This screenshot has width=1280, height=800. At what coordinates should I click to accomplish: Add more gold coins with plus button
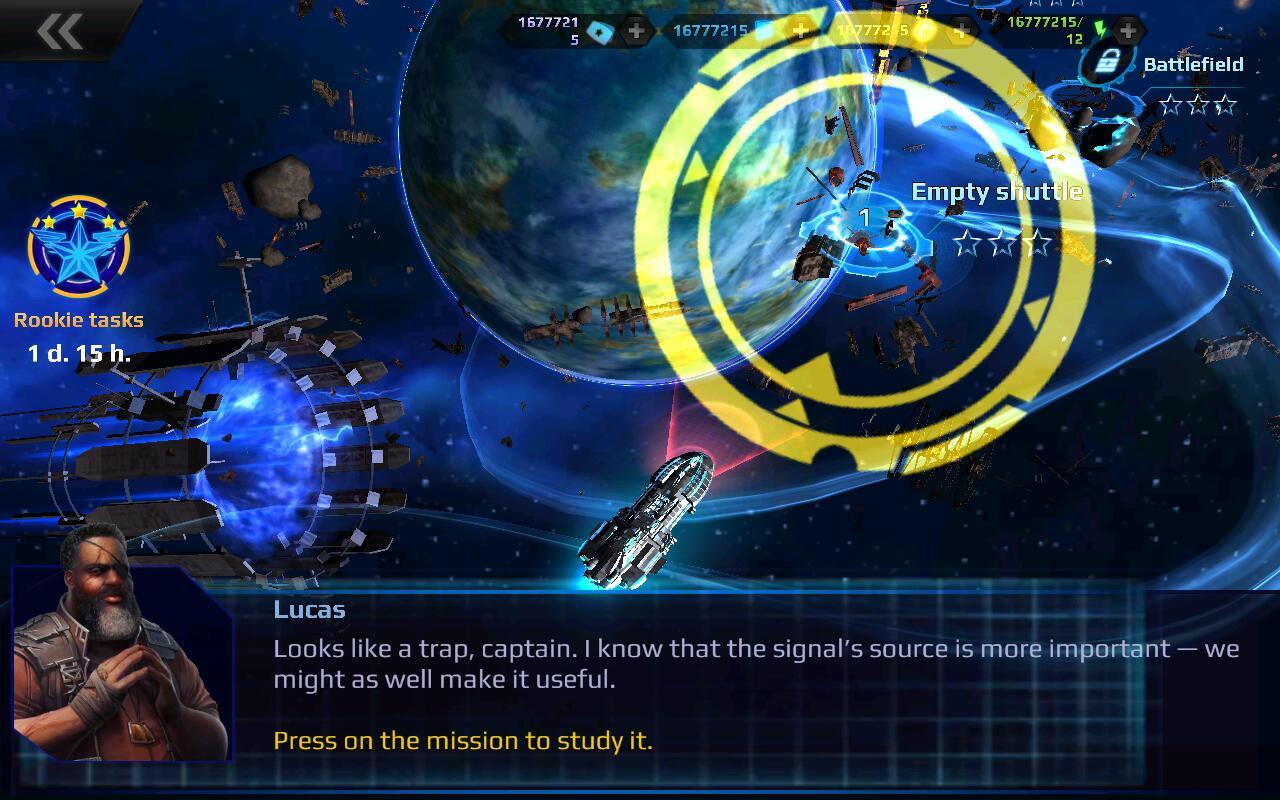pos(961,31)
